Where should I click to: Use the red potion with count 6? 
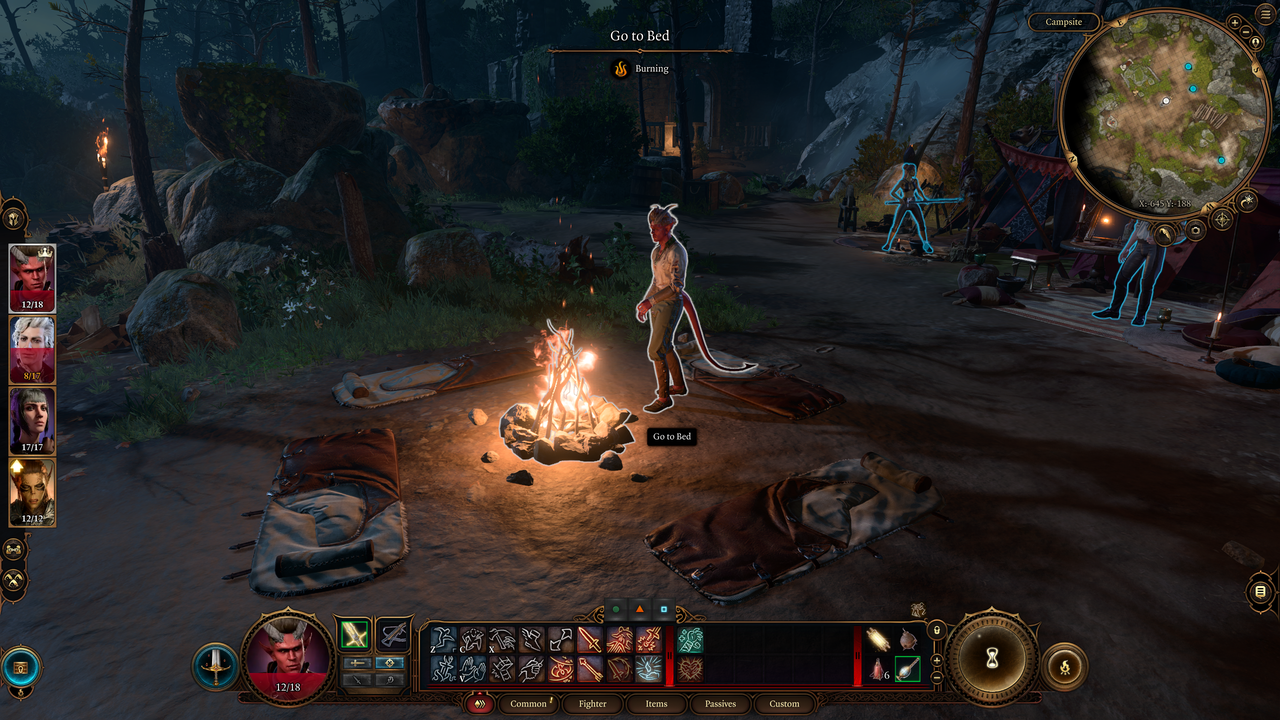tap(879, 669)
